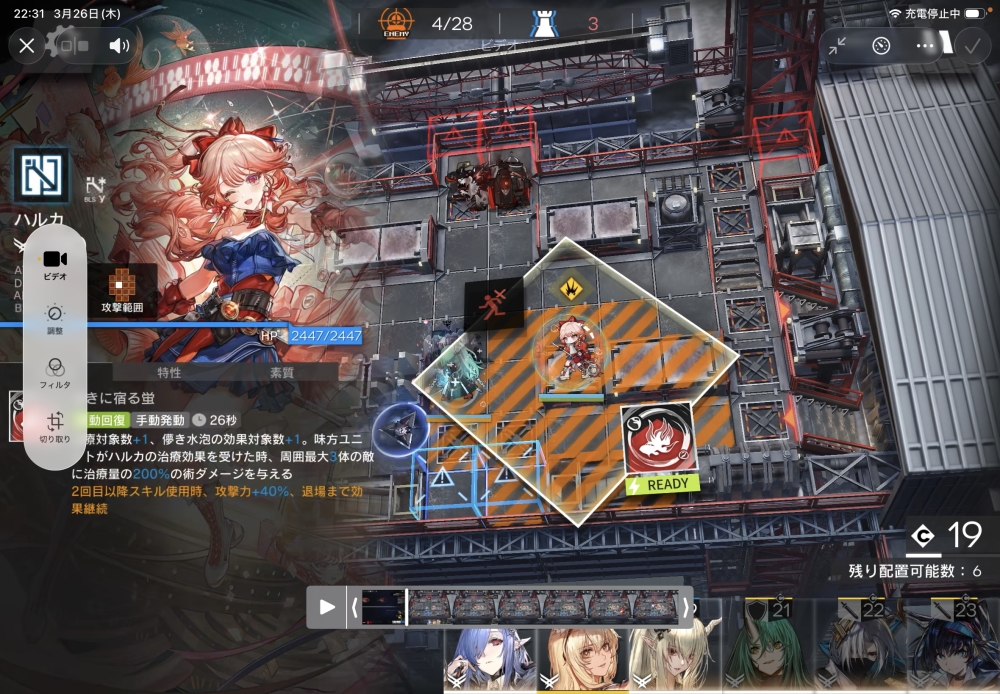
Task: Switch to the 特性 tab
Action: coord(170,373)
